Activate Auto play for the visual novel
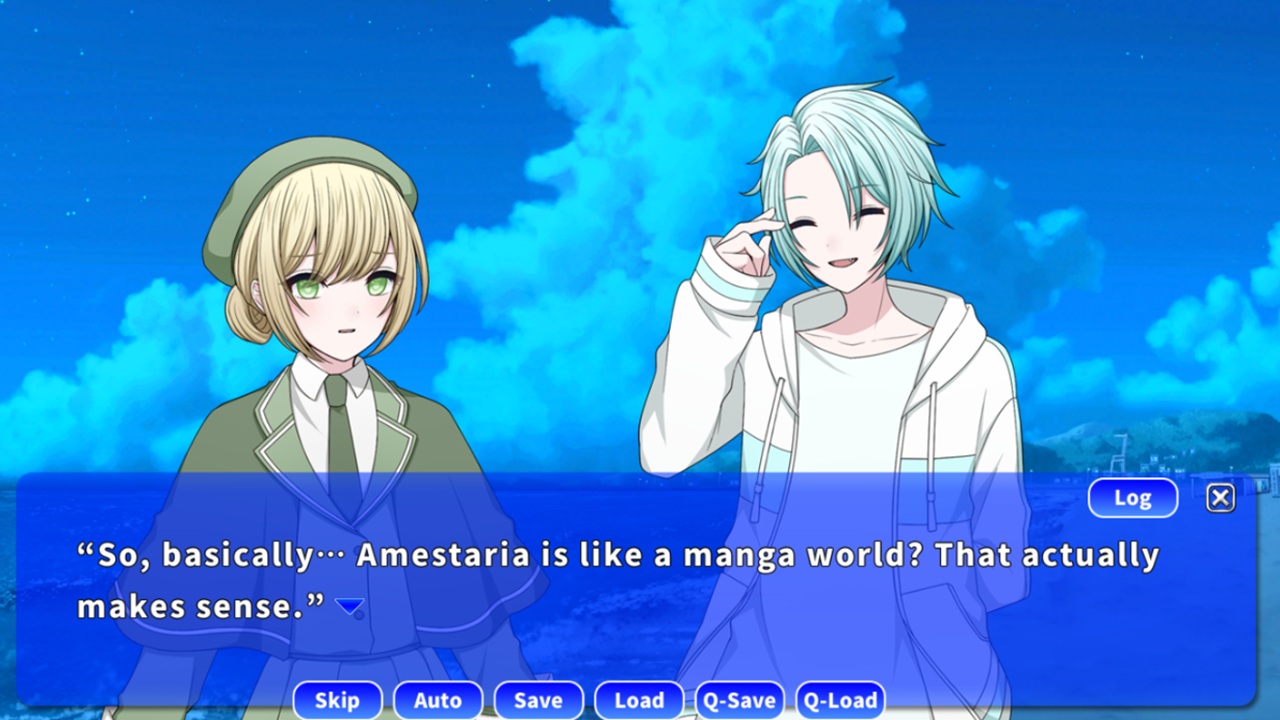This screenshot has height=720, width=1280. pyautogui.click(x=438, y=700)
